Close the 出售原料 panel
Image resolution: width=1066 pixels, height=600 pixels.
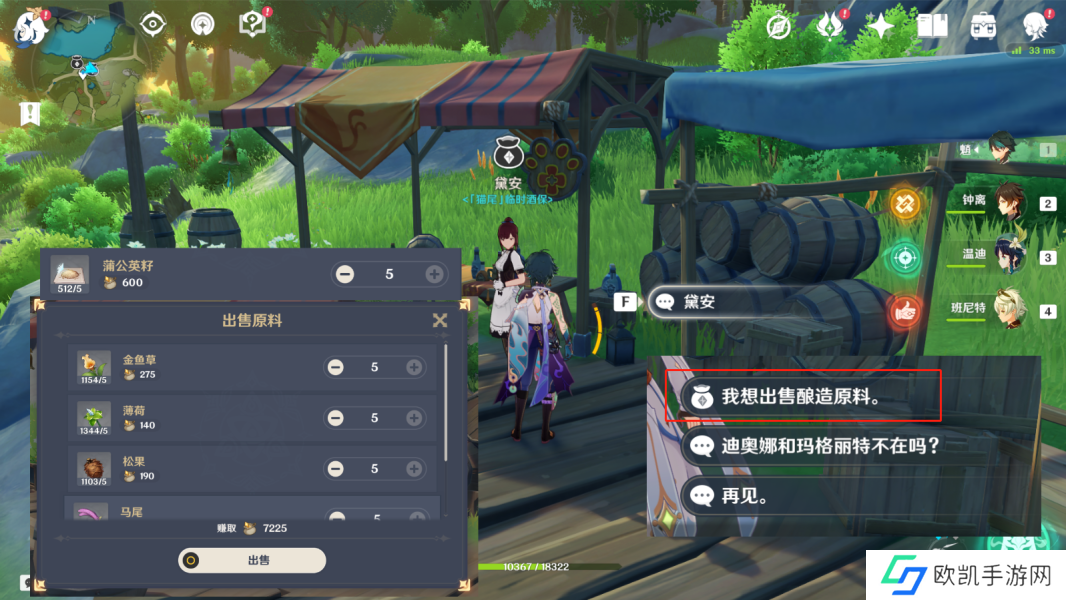(439, 320)
